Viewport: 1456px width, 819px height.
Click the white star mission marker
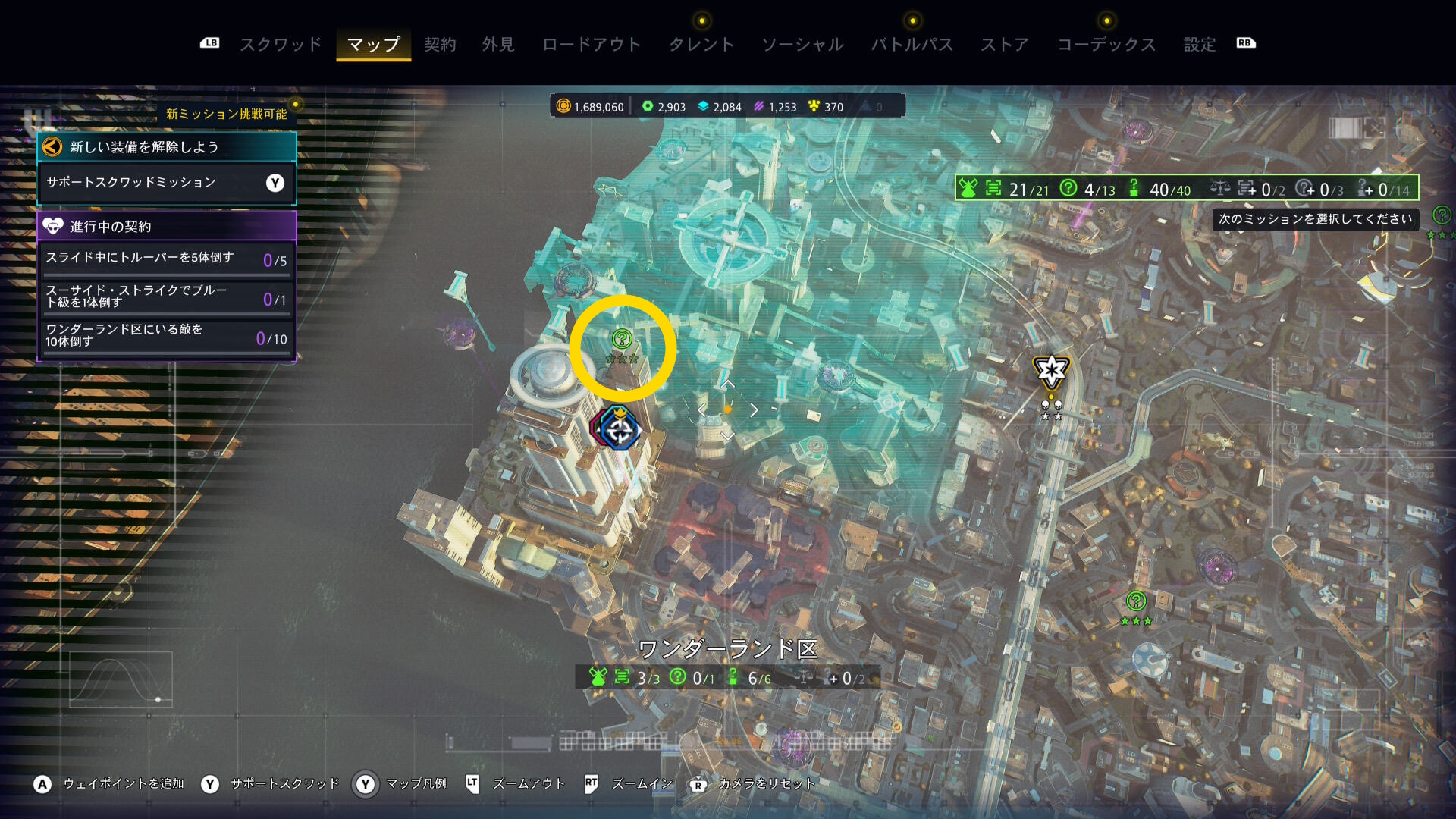[1051, 371]
